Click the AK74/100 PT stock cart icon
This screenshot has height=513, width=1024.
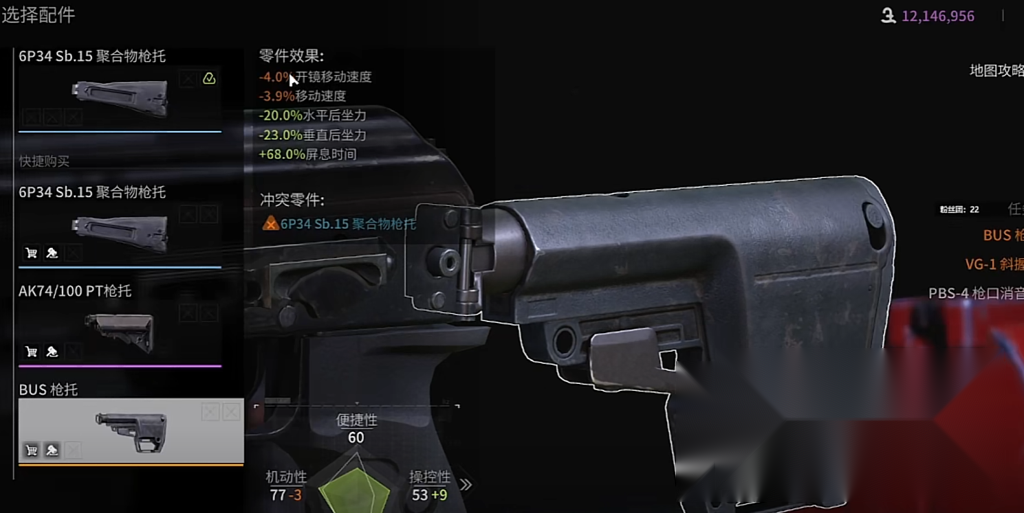pos(31,352)
